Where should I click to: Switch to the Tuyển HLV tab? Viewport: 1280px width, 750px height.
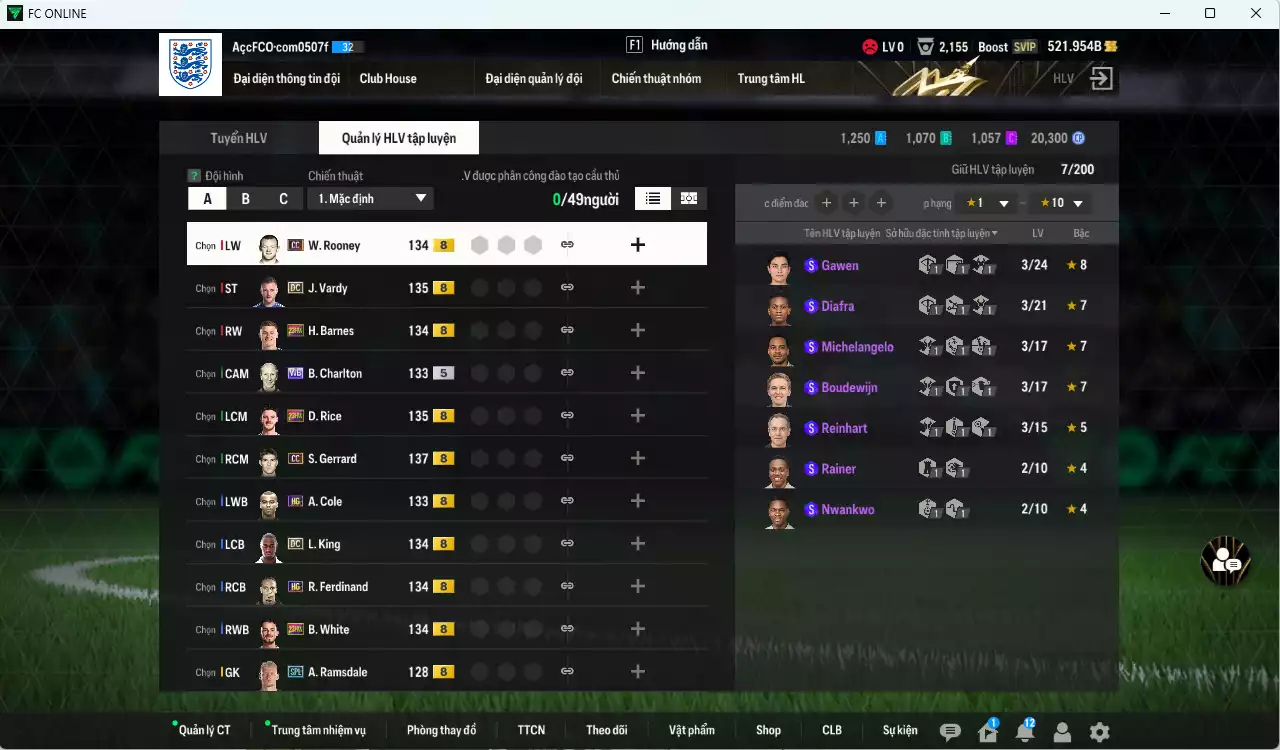pos(238,138)
